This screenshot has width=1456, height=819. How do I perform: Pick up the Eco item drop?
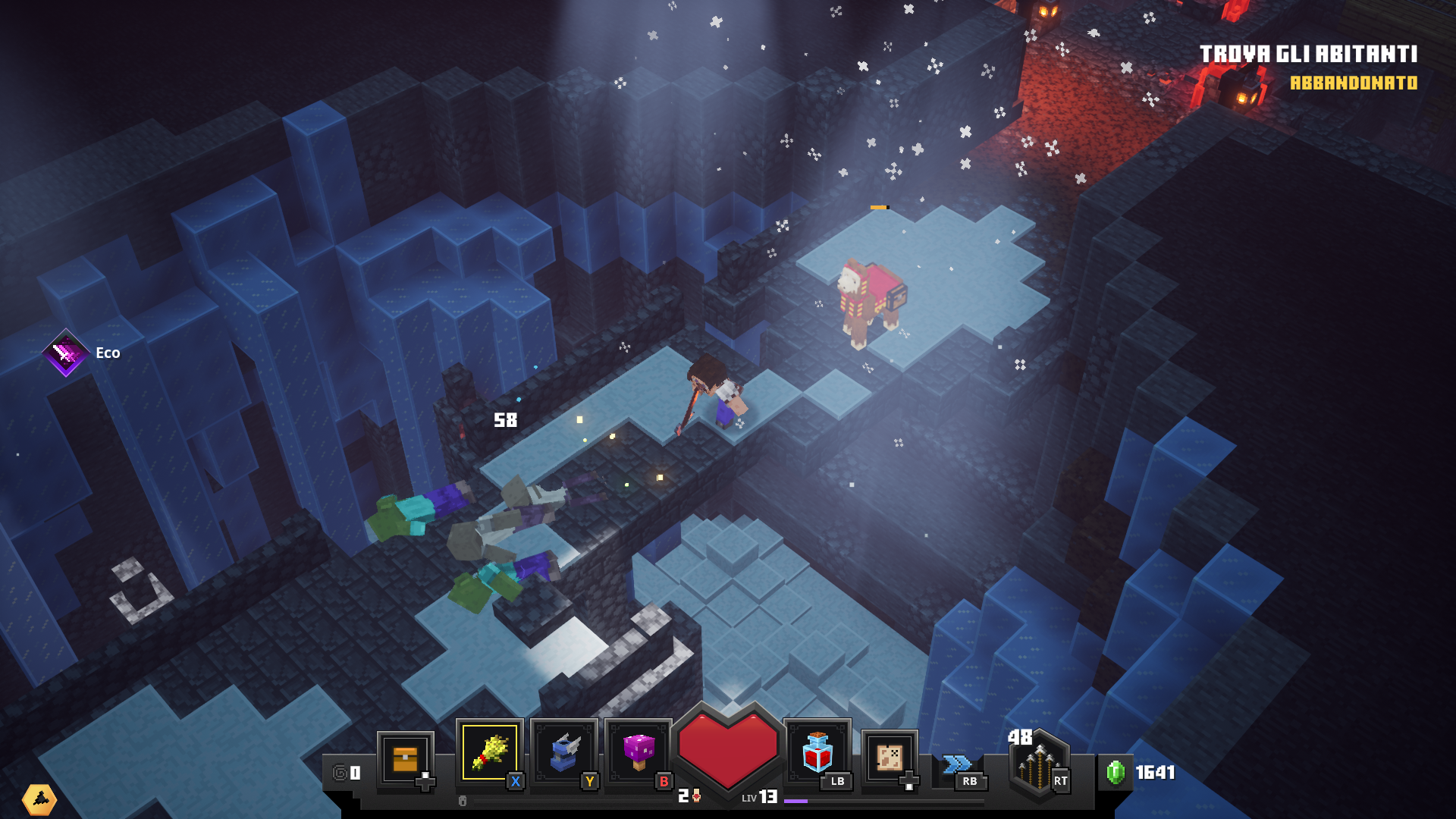[67, 353]
